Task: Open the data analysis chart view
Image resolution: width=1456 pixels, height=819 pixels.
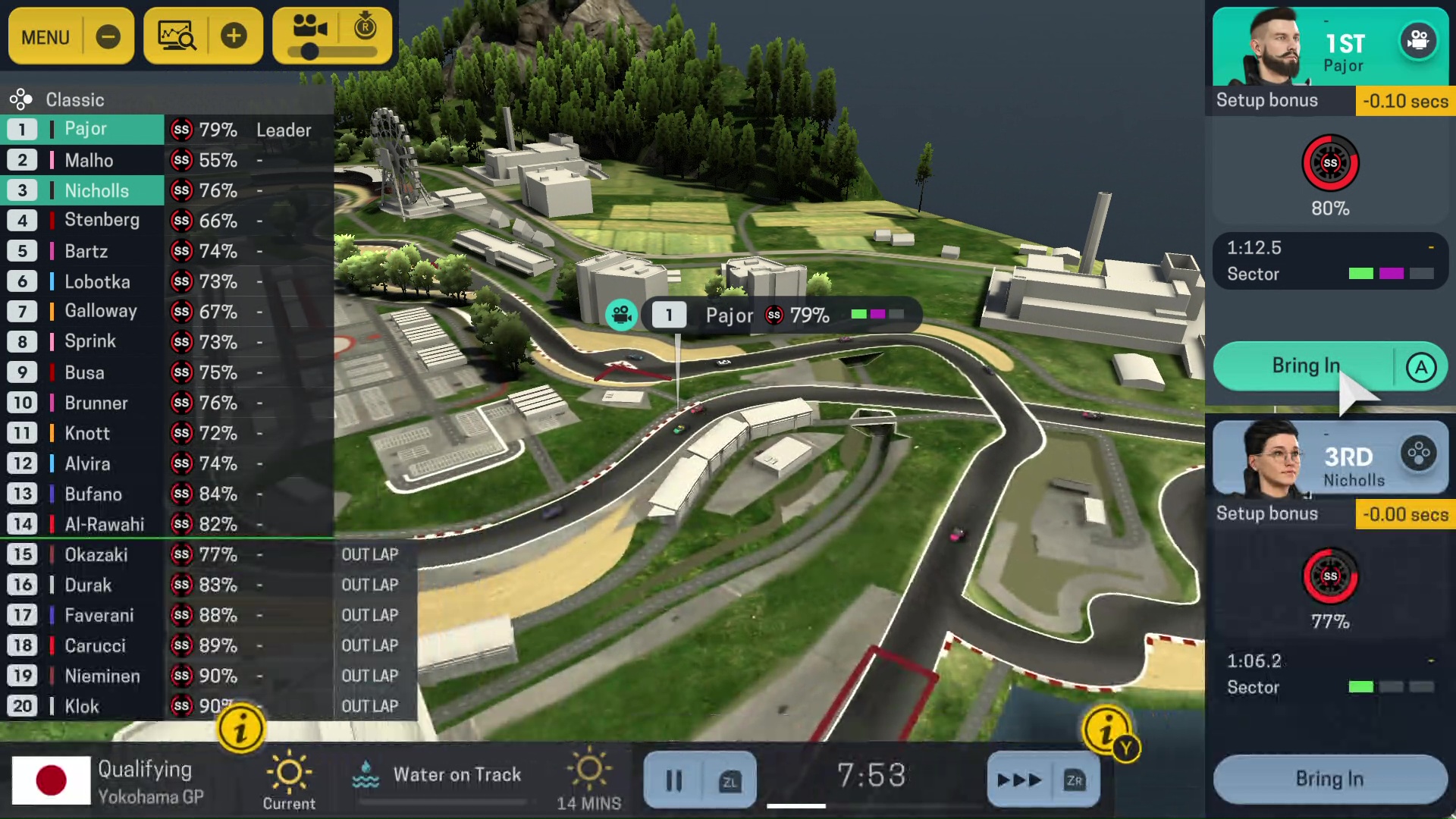Action: pyautogui.click(x=177, y=36)
